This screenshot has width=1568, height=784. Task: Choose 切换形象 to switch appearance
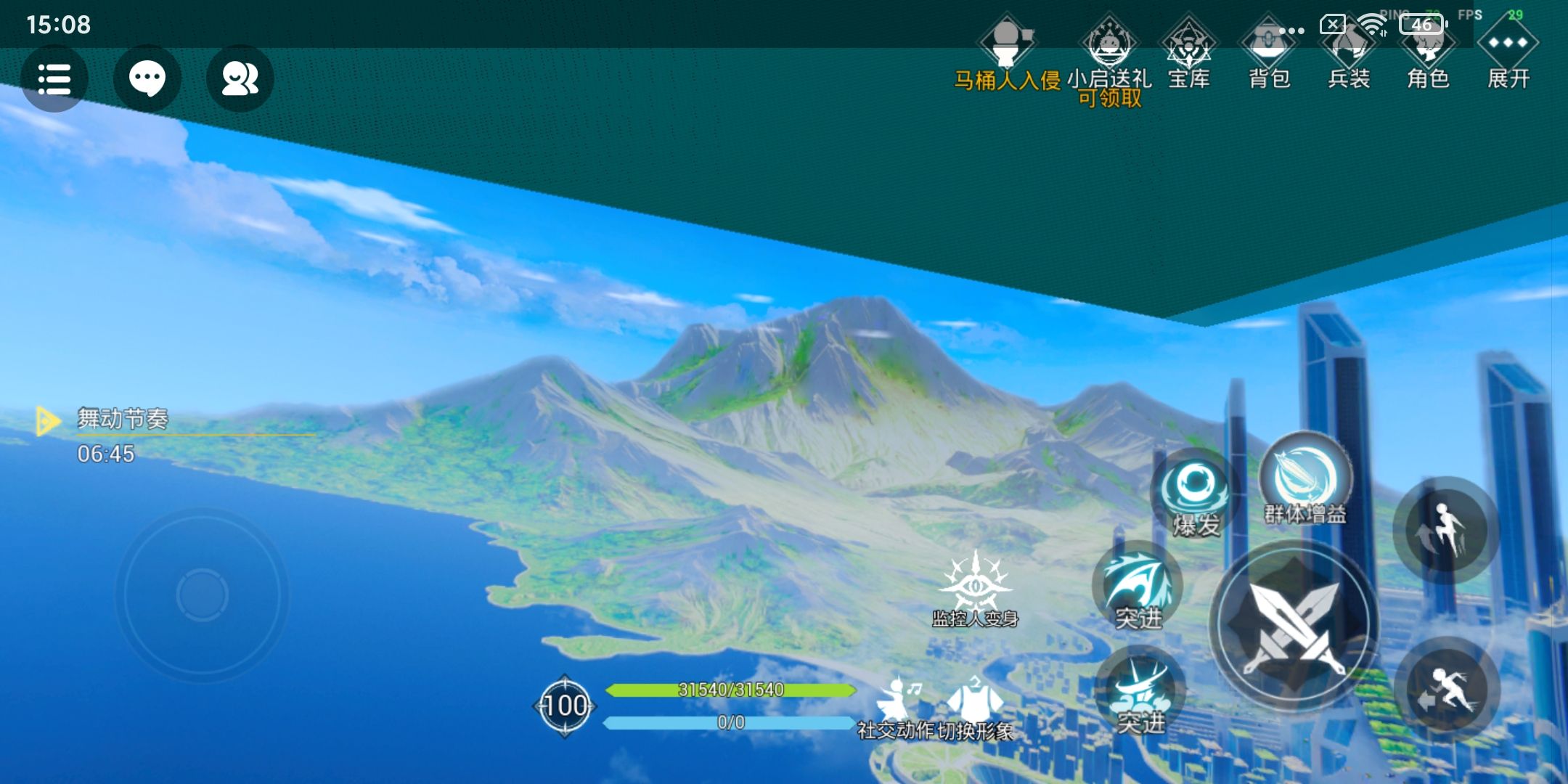tap(975, 708)
